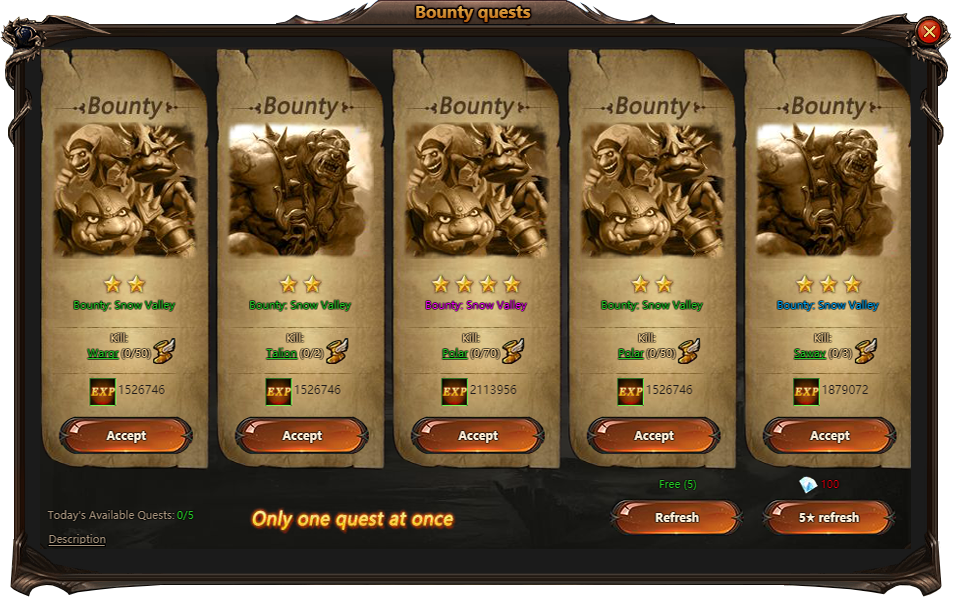Click the winged boot beside Talion

point(341,351)
